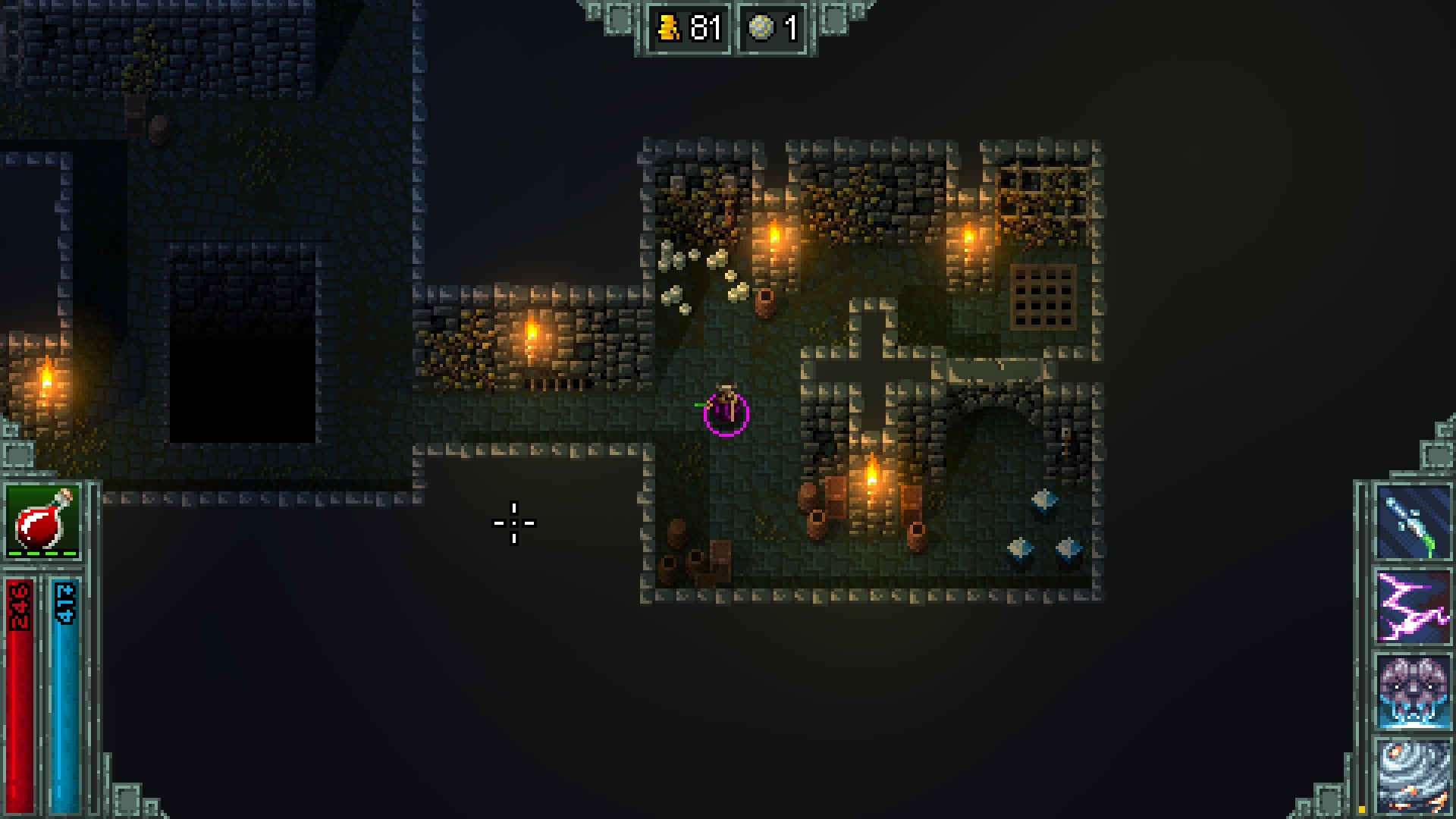Click the crosshair cursor marker on the floor
Viewport: 1456px width, 819px height.
pos(514,523)
